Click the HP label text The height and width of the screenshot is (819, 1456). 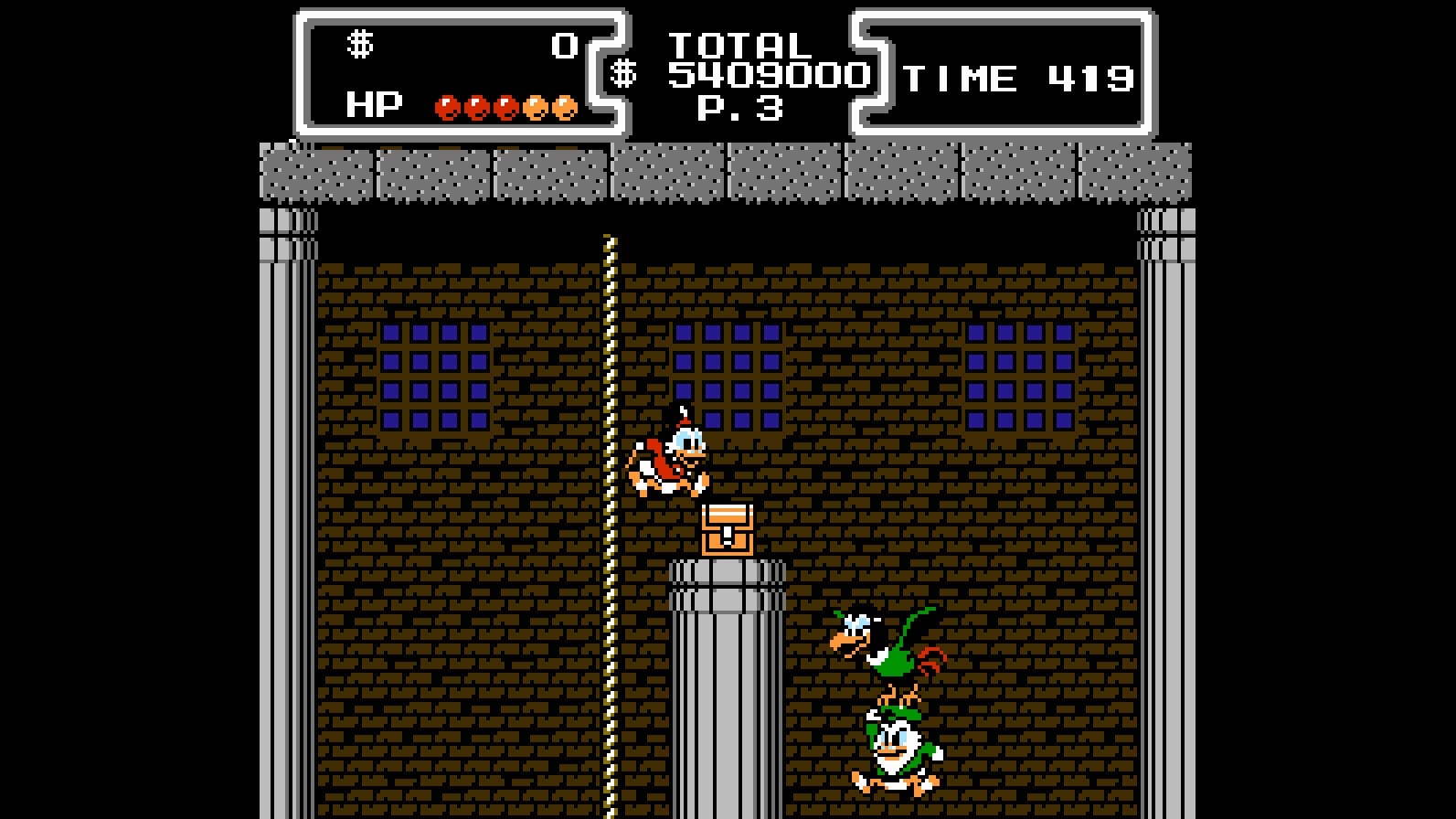click(x=375, y=103)
